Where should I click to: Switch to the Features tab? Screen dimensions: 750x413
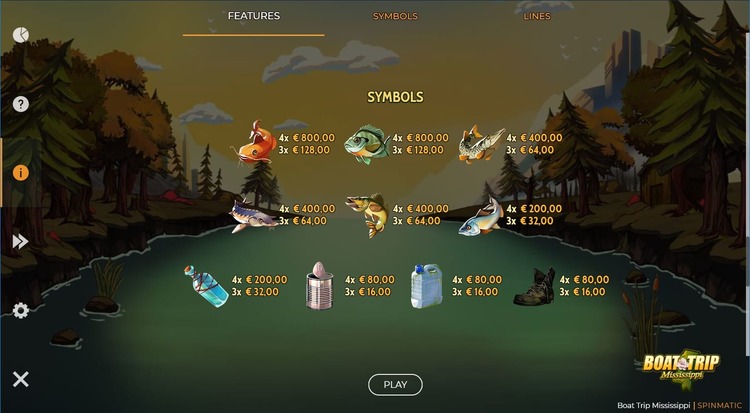(253, 16)
